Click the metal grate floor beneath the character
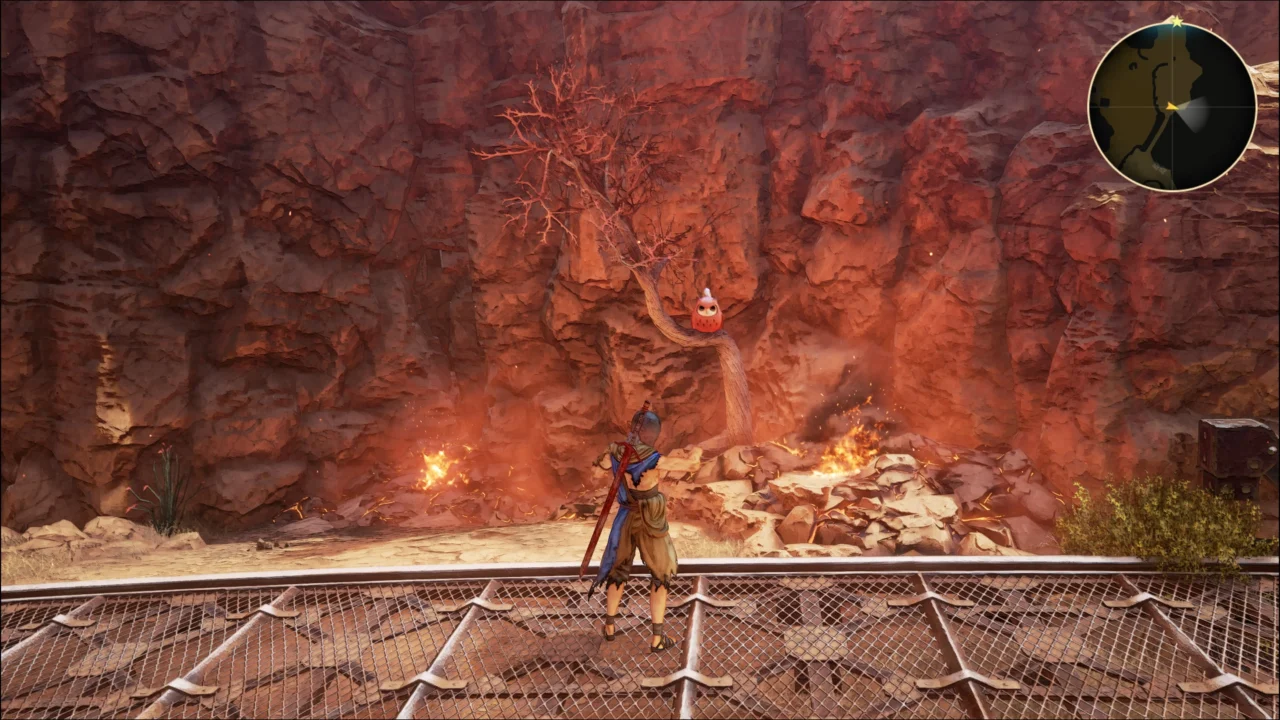The height and width of the screenshot is (720, 1280). 450,650
